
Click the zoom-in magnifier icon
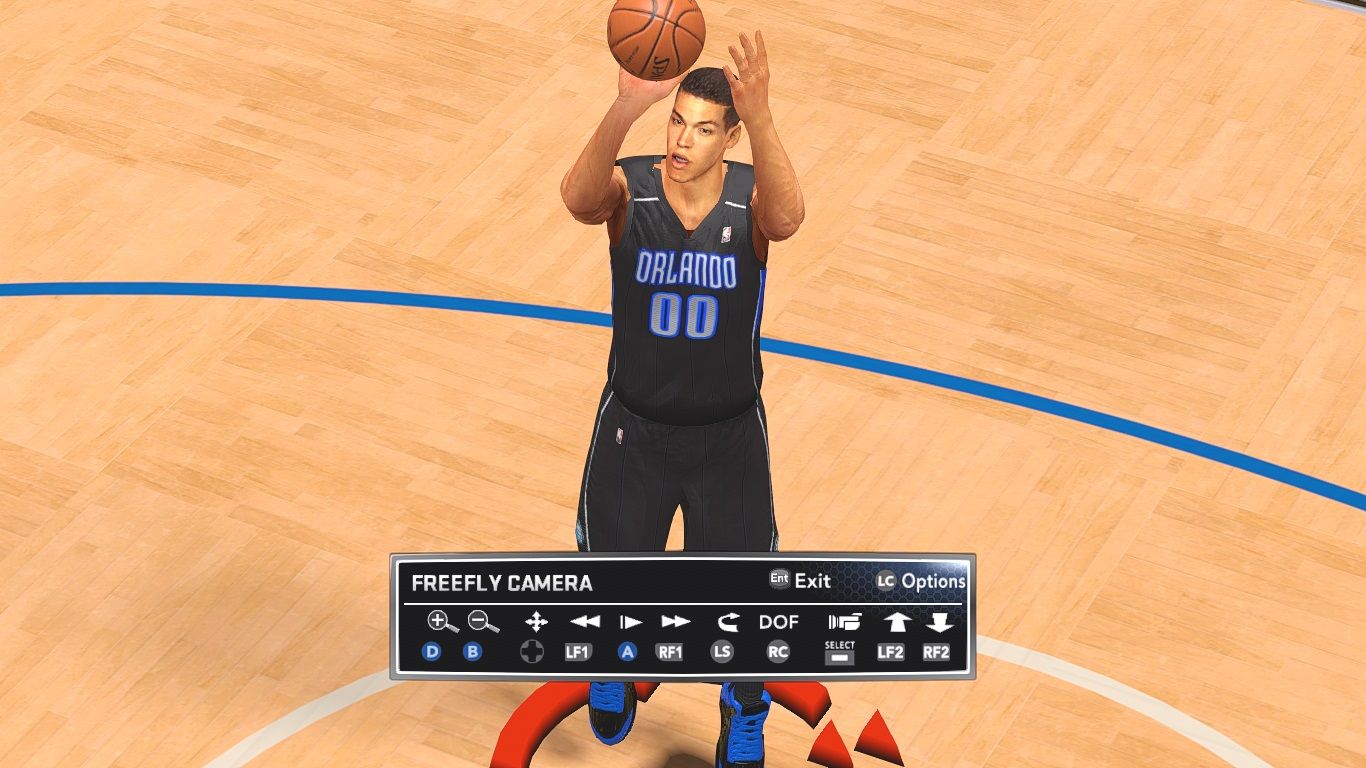point(441,622)
